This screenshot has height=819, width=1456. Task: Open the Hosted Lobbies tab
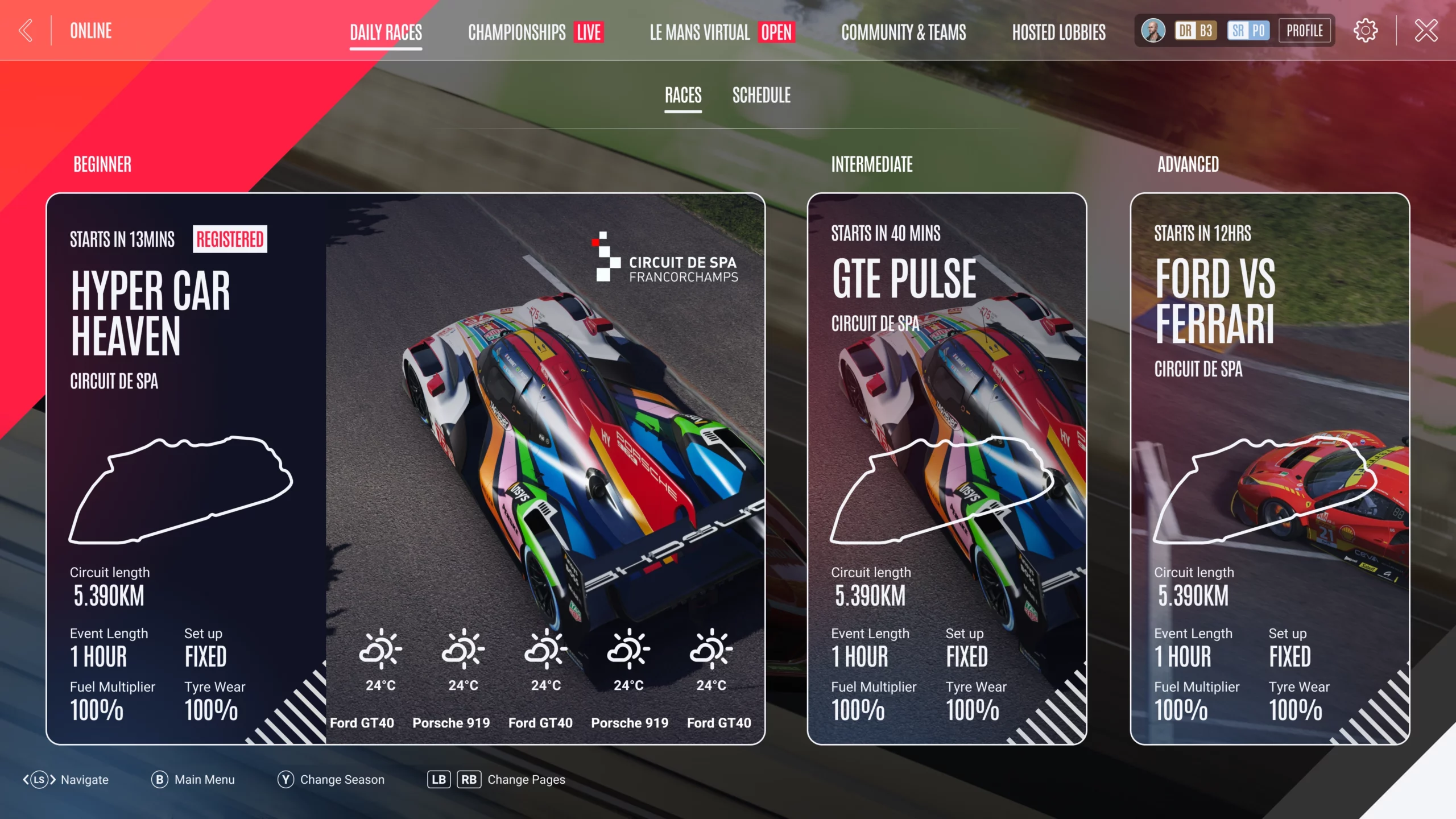click(1058, 32)
